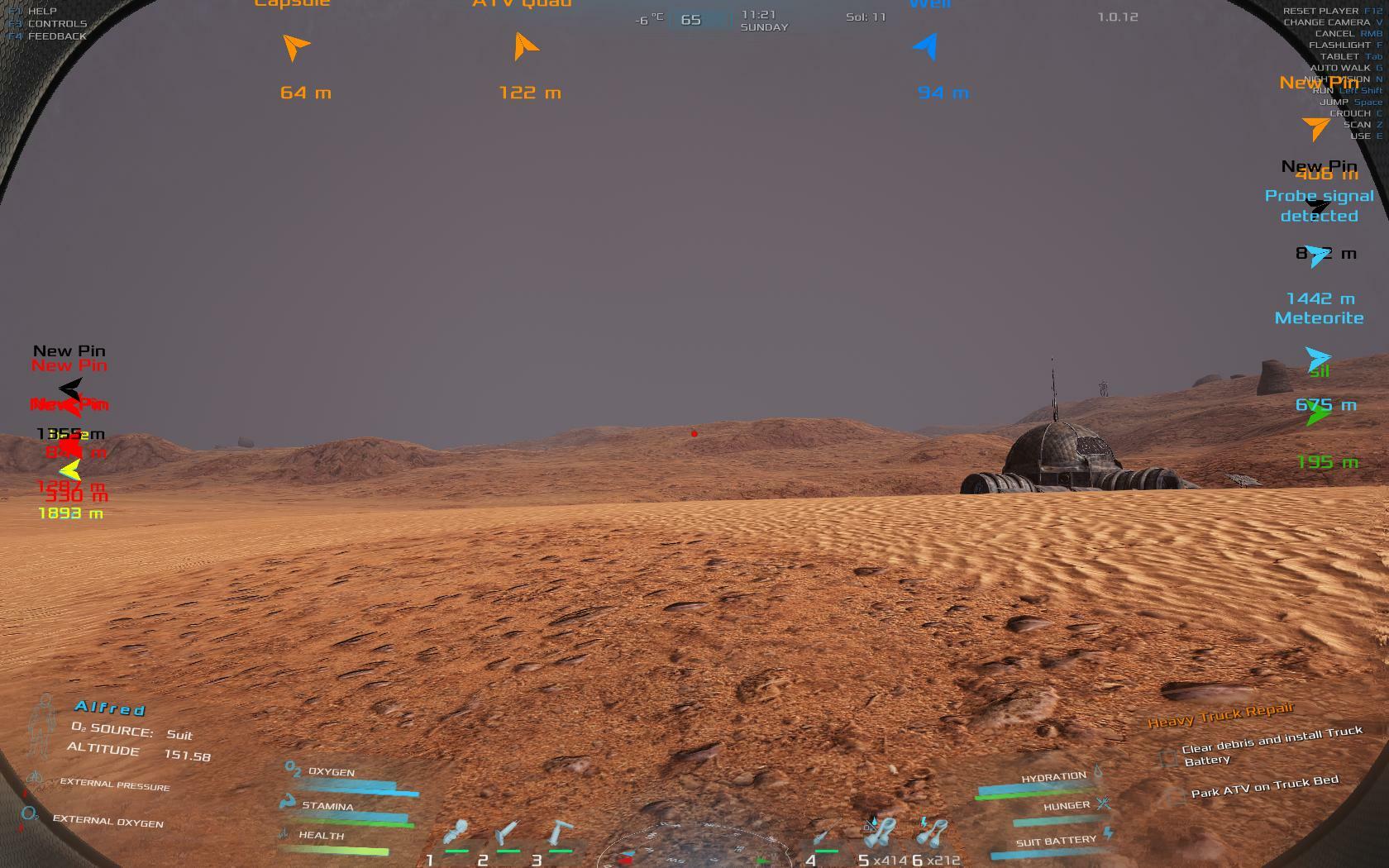Image resolution: width=1389 pixels, height=868 pixels.
Task: Select the blue Well waypoint marker
Action: [x=928, y=47]
